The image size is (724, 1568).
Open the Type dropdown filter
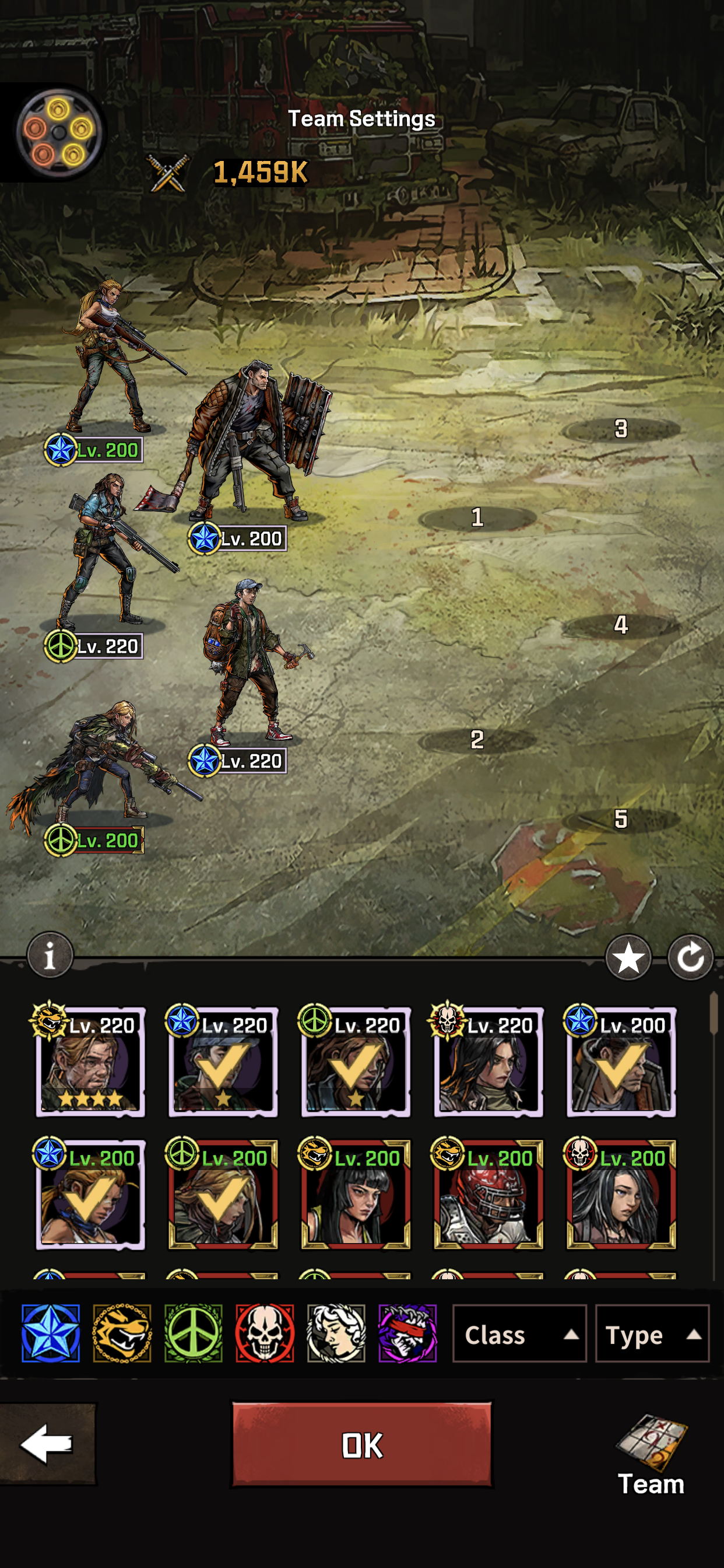[651, 1334]
